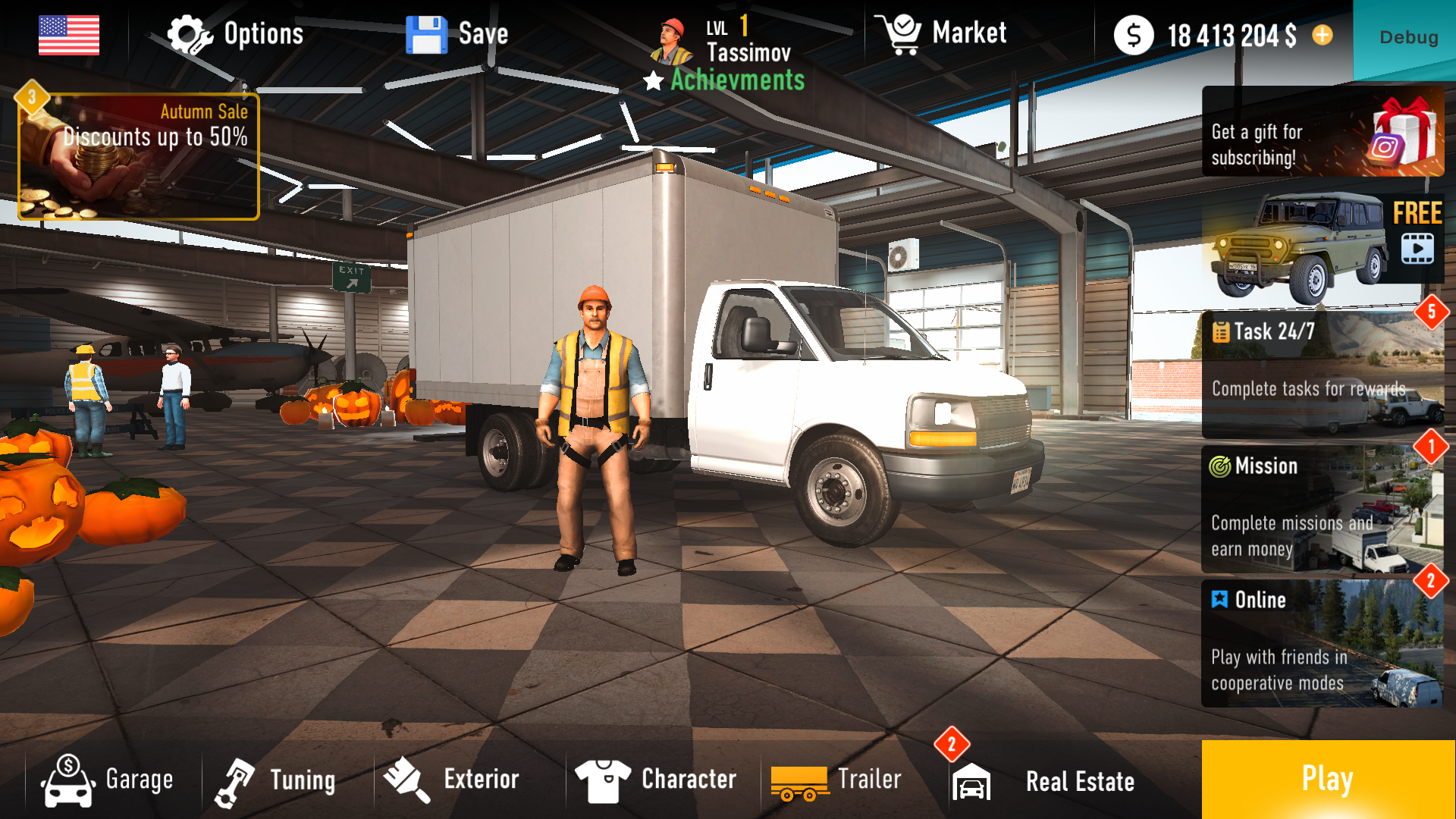Image resolution: width=1456 pixels, height=819 pixels.
Task: Open the Autumn Sale discounts banner
Action: pyautogui.click(x=139, y=154)
